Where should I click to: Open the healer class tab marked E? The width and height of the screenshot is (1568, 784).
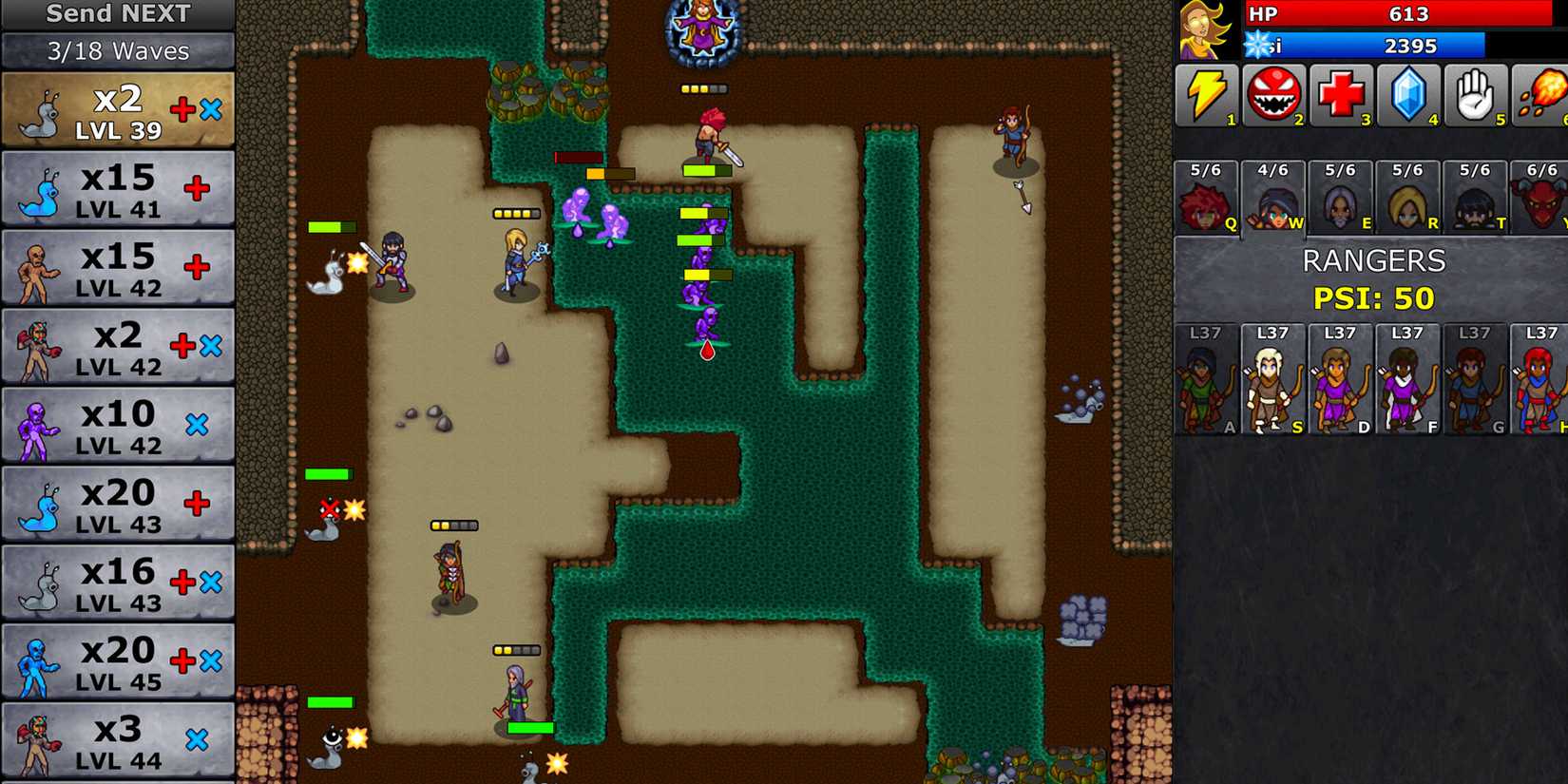1340,198
